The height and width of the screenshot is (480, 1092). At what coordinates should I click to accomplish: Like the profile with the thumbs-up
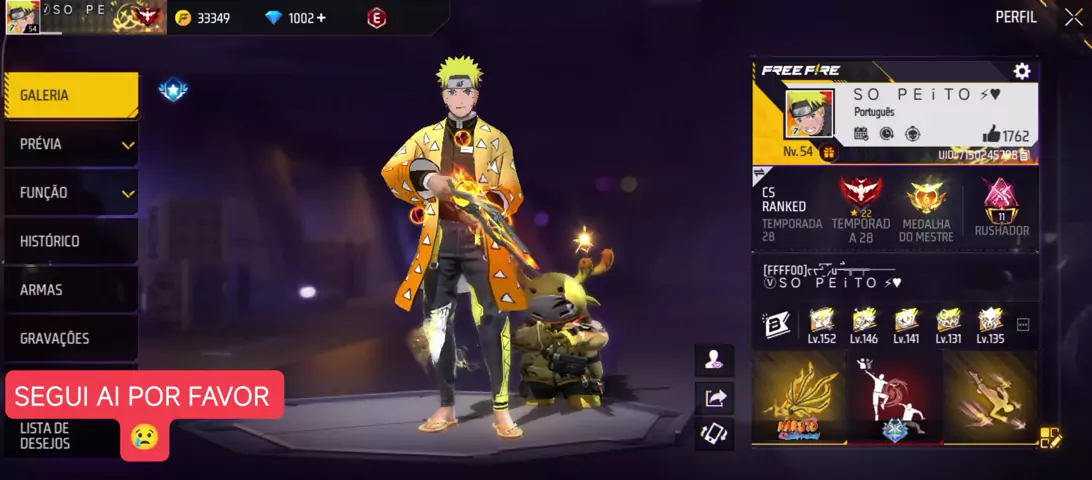[991, 134]
